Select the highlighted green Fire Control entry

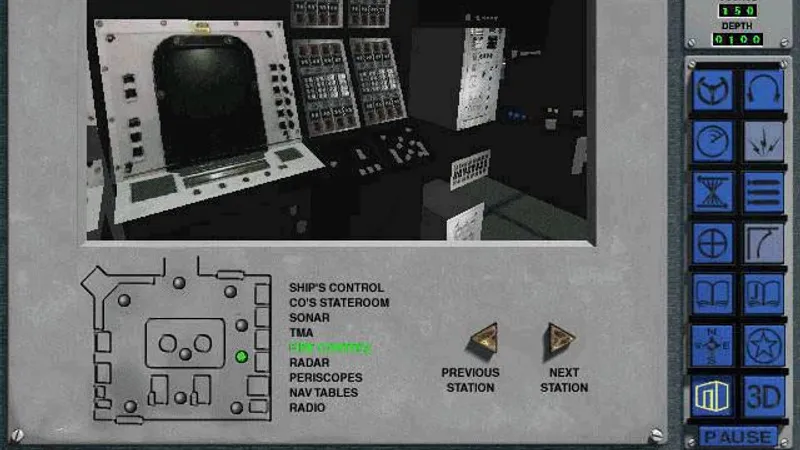click(329, 348)
